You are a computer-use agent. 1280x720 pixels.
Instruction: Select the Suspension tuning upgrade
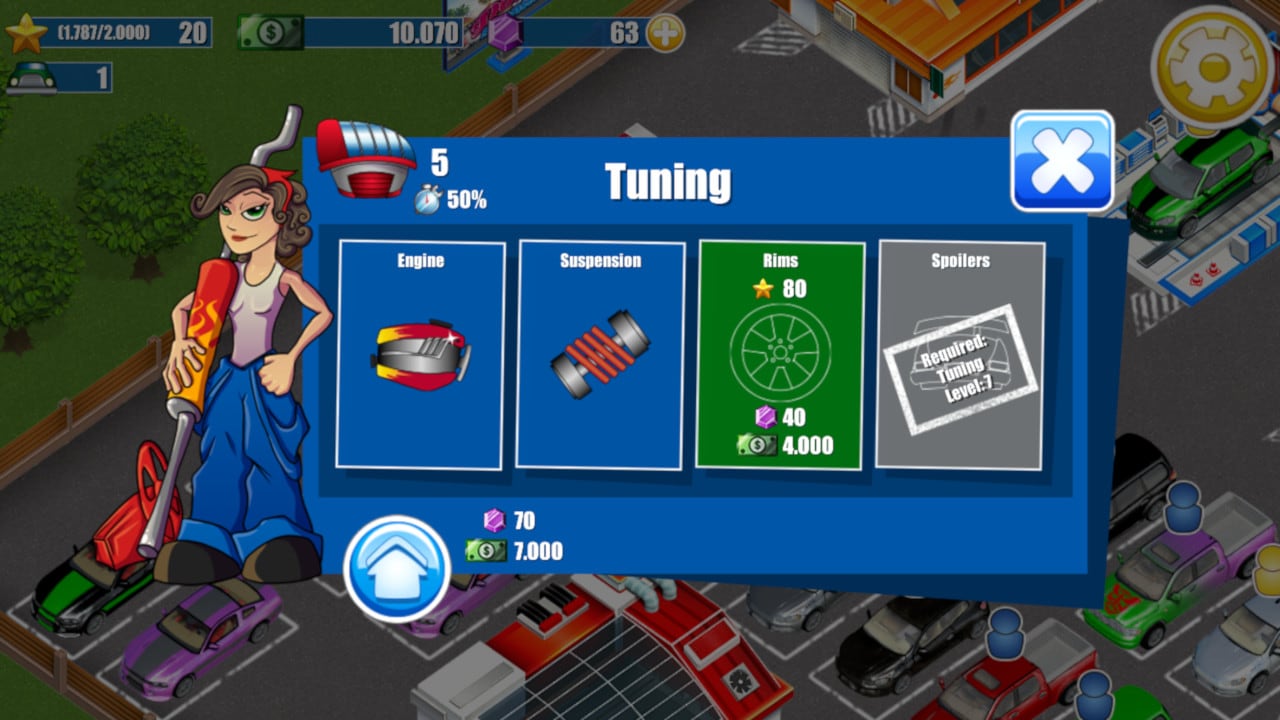(601, 355)
